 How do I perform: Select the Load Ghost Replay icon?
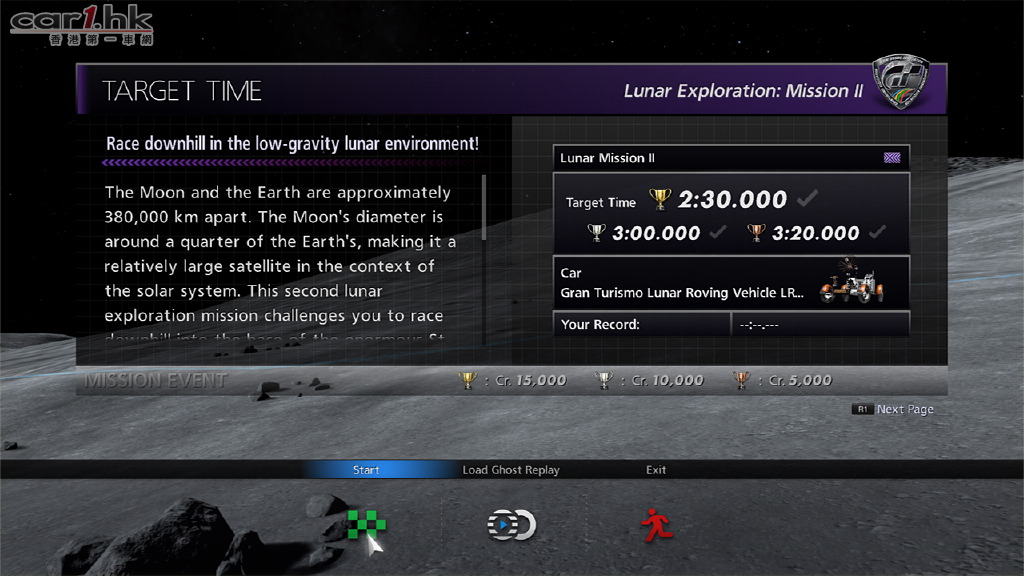pyautogui.click(x=511, y=525)
